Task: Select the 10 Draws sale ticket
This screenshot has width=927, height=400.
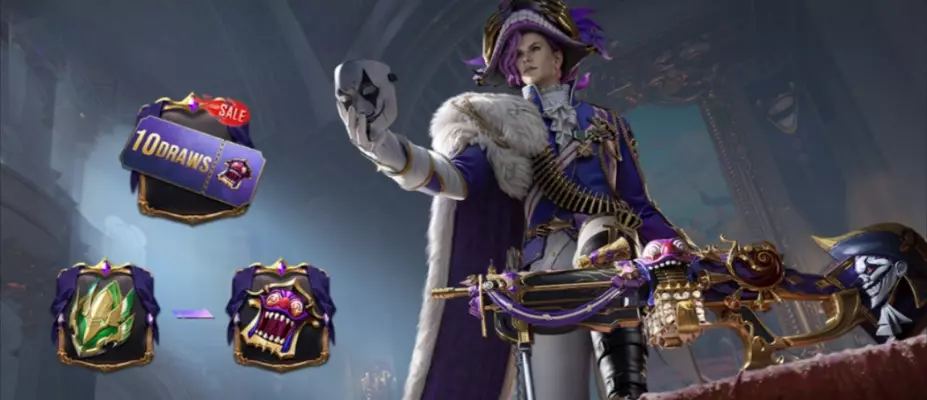Action: point(192,159)
